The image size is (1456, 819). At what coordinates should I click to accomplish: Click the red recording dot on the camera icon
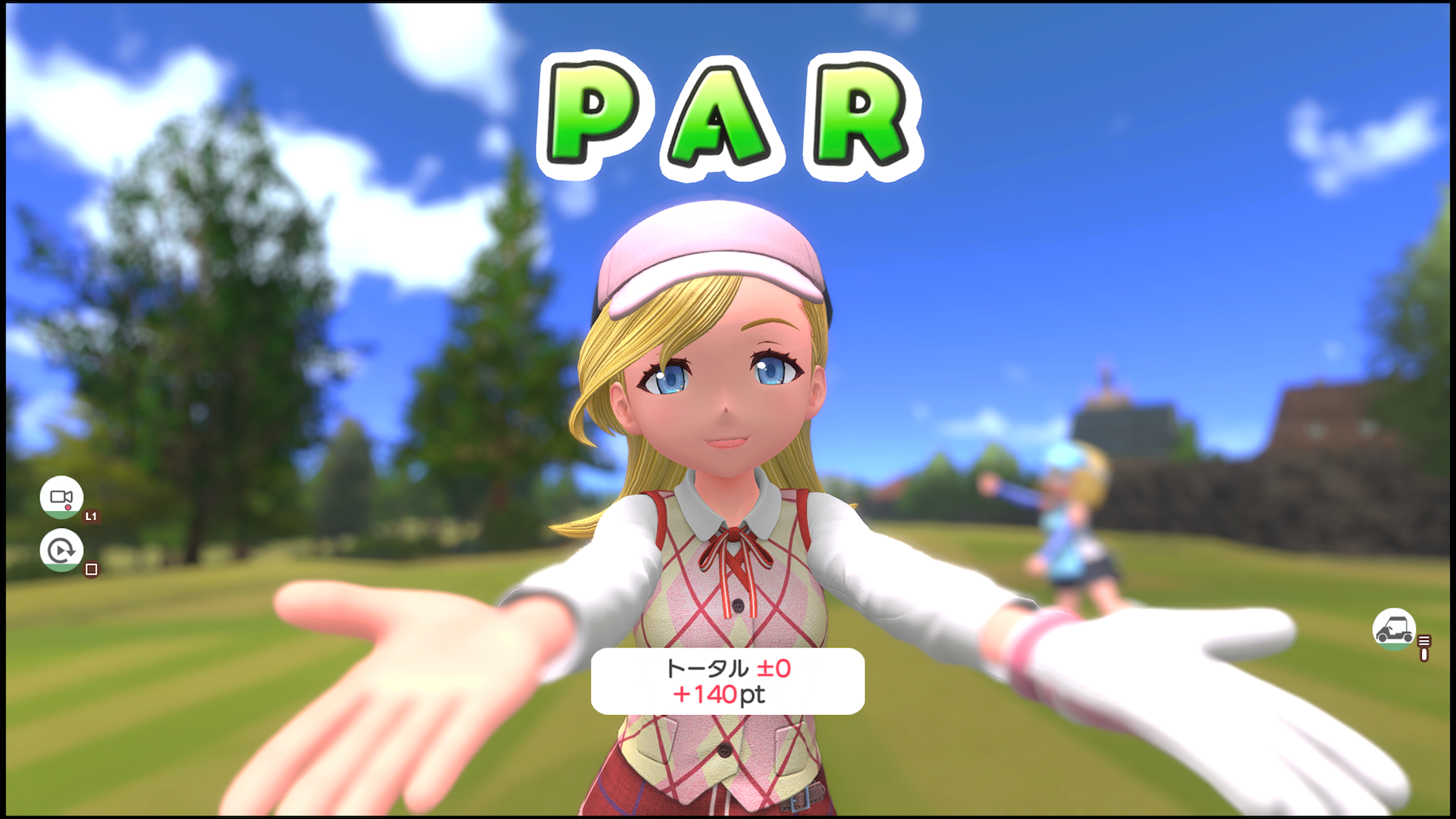tap(68, 507)
